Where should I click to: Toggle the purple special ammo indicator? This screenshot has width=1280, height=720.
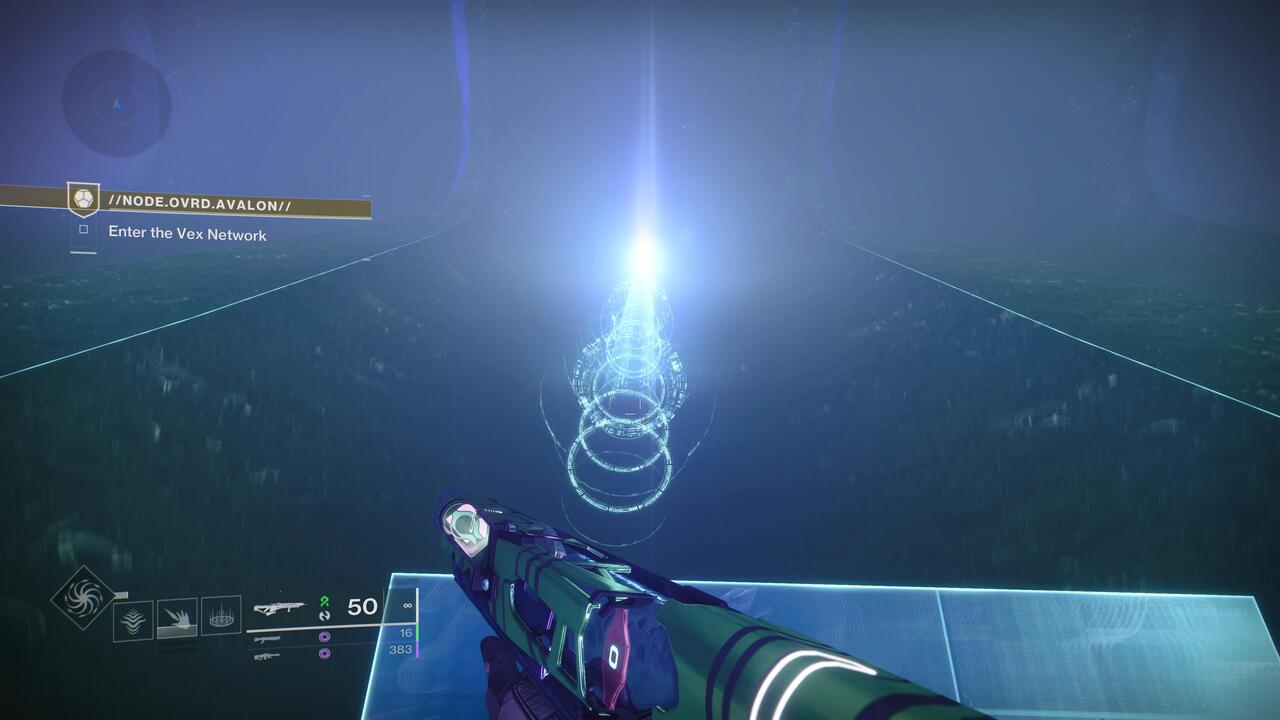[324, 637]
